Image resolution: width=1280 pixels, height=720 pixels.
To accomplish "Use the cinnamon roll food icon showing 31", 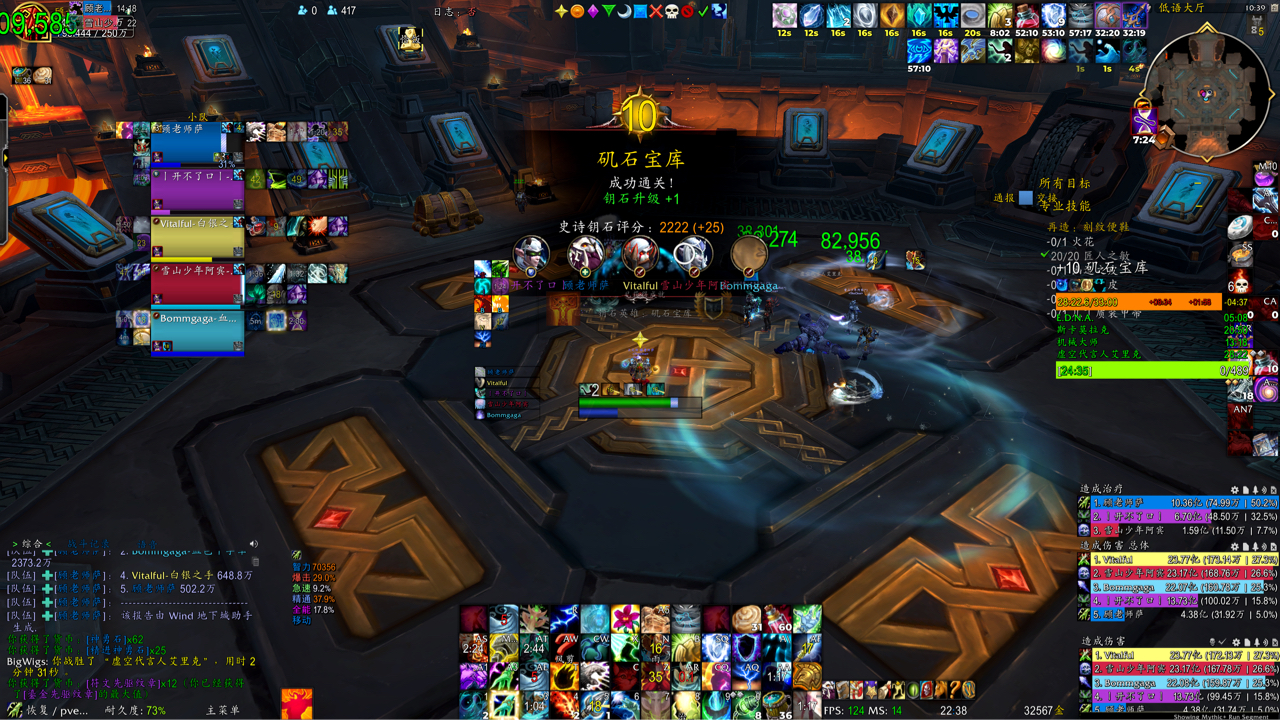I will [746, 619].
